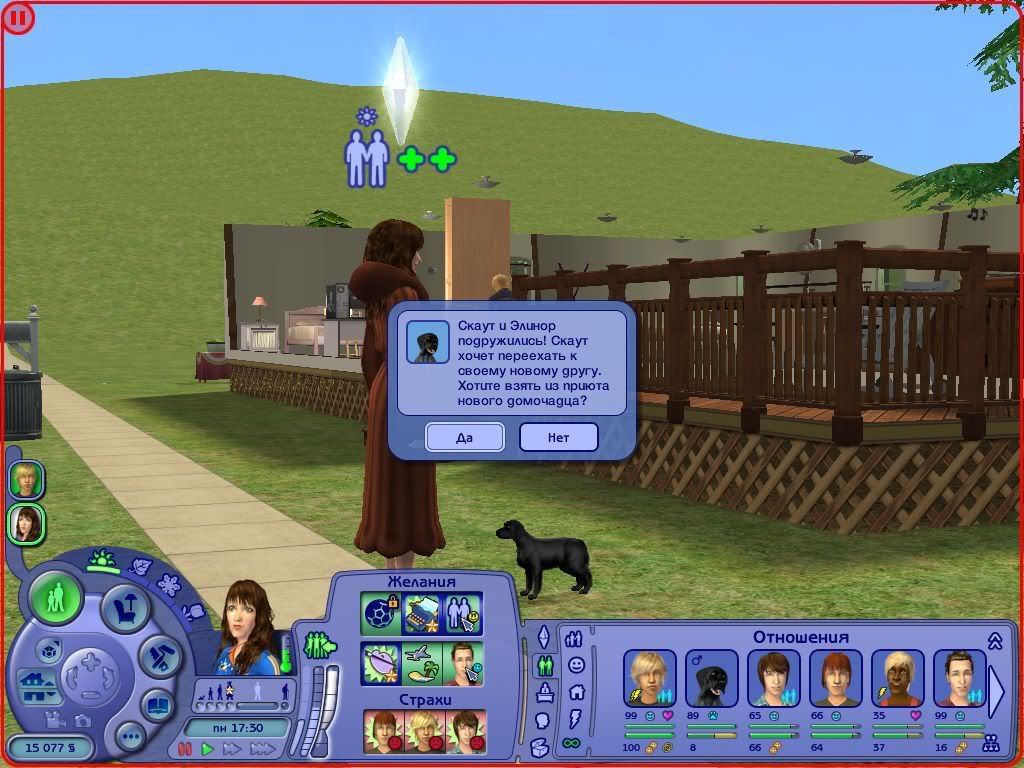Screen dimensions: 1024x768
Task: Activate the green Live mode button
Action: (x=57, y=599)
